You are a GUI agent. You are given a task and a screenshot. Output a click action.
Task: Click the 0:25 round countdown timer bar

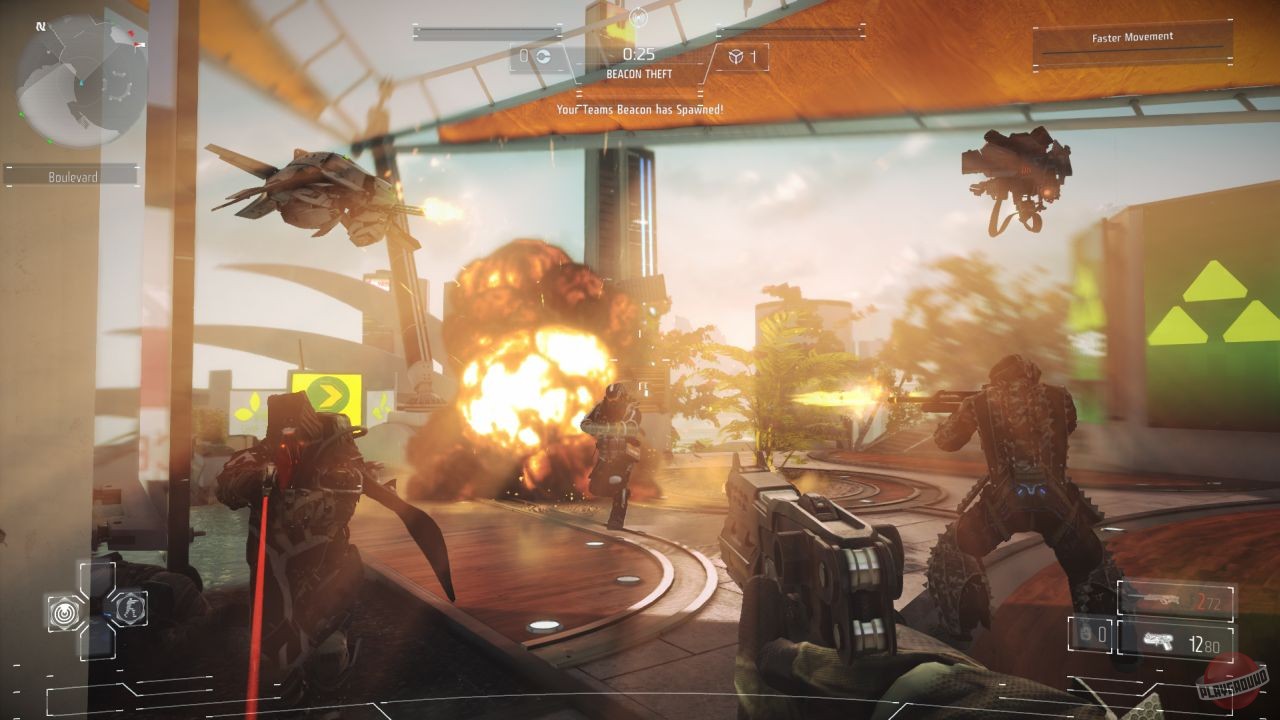(640, 53)
